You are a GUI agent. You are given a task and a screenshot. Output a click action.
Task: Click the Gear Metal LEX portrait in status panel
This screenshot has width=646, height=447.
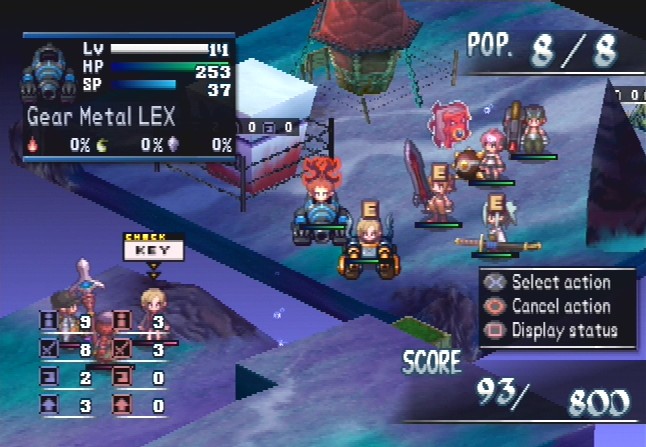(52, 72)
